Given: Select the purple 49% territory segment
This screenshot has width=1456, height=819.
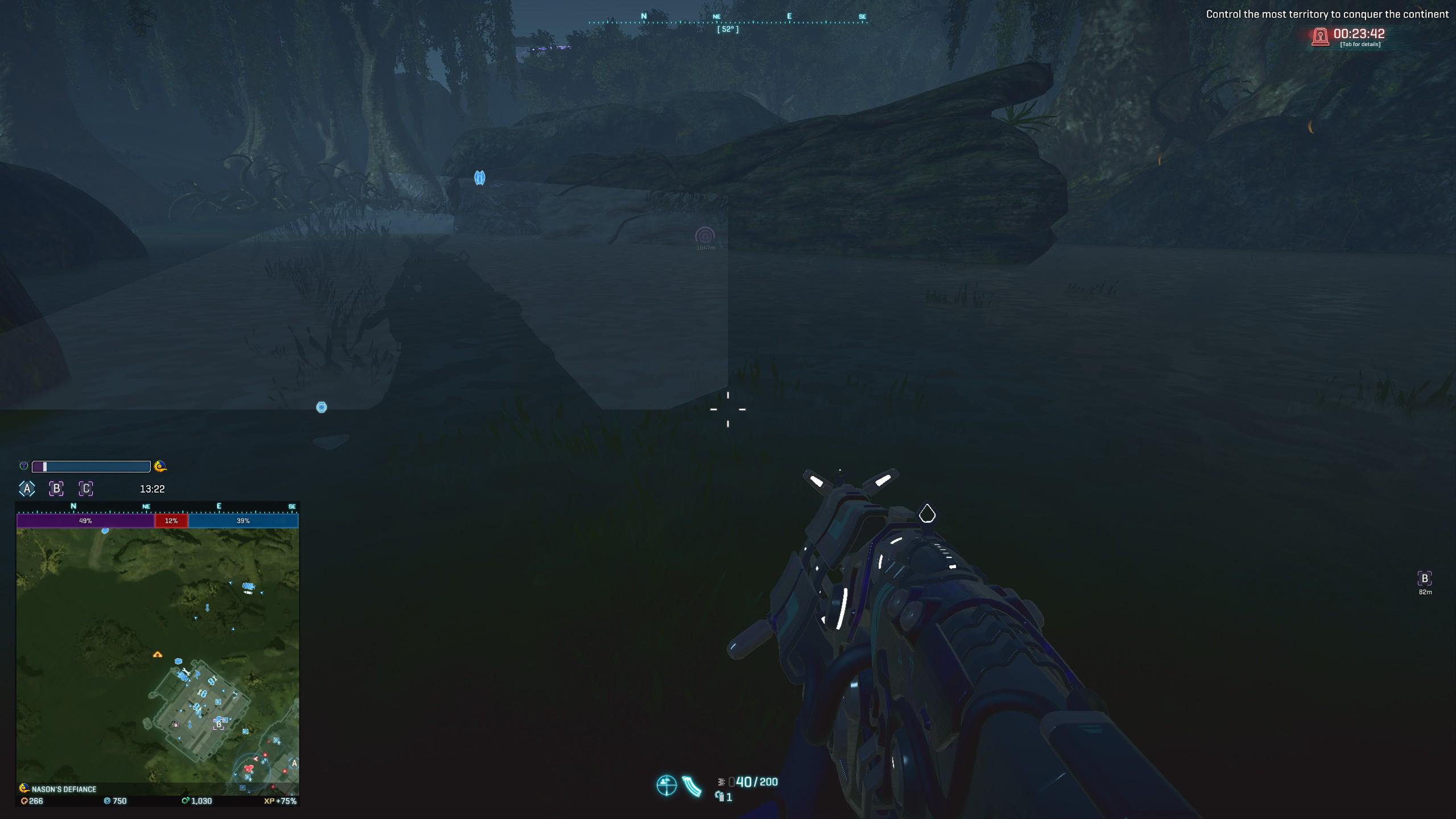Looking at the screenshot, I should coord(85,520).
